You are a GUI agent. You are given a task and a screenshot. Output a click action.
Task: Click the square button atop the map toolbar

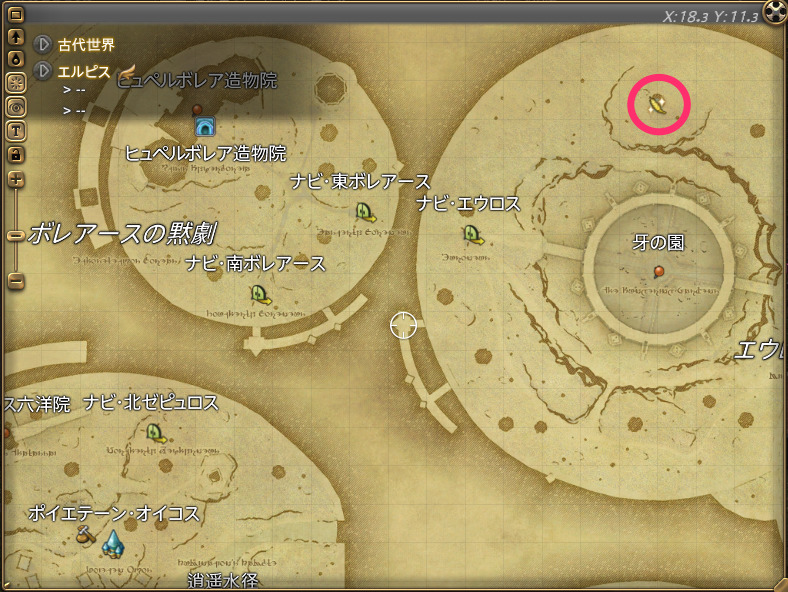pos(16,15)
